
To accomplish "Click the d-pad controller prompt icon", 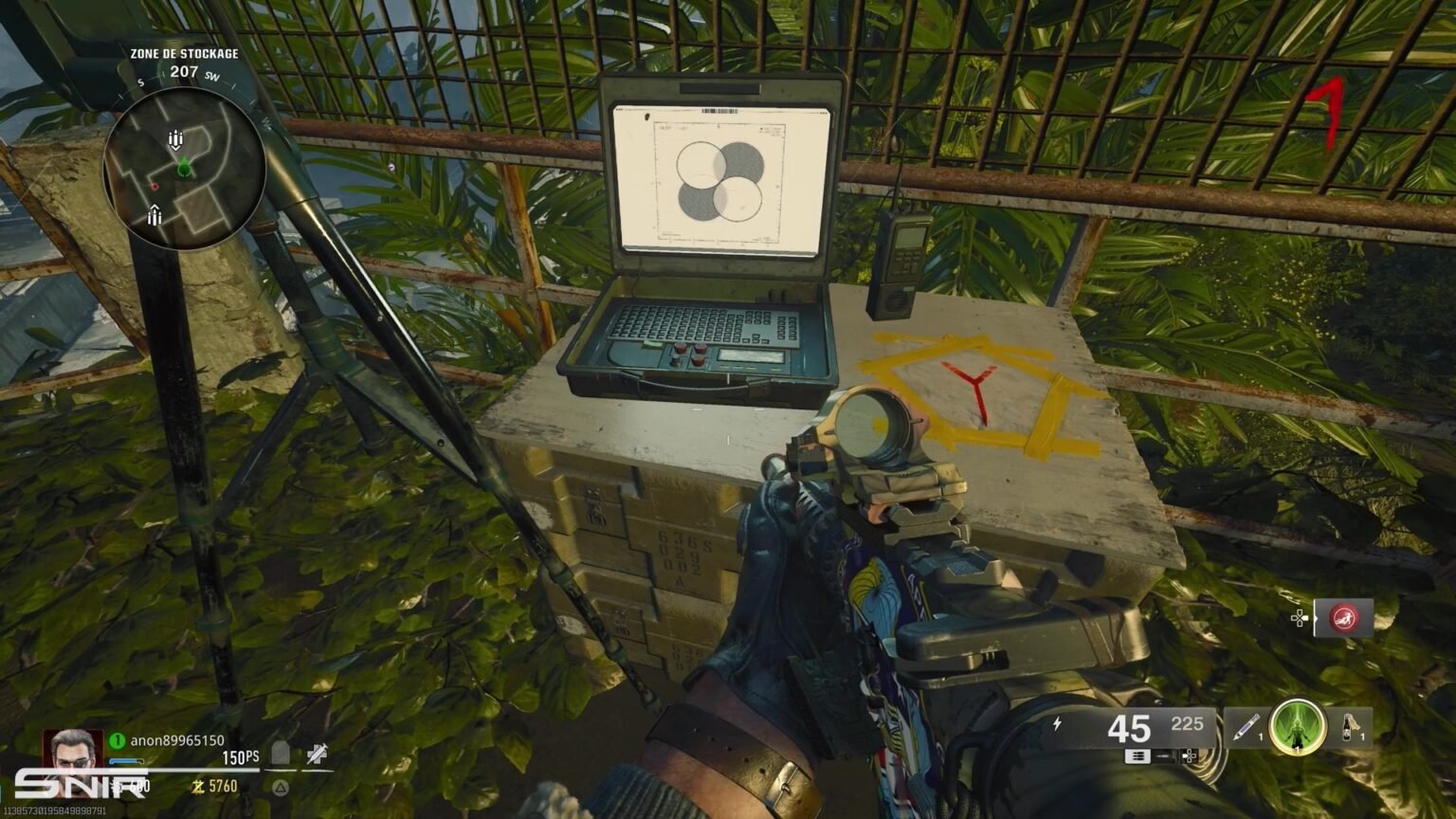I will (1188, 756).
